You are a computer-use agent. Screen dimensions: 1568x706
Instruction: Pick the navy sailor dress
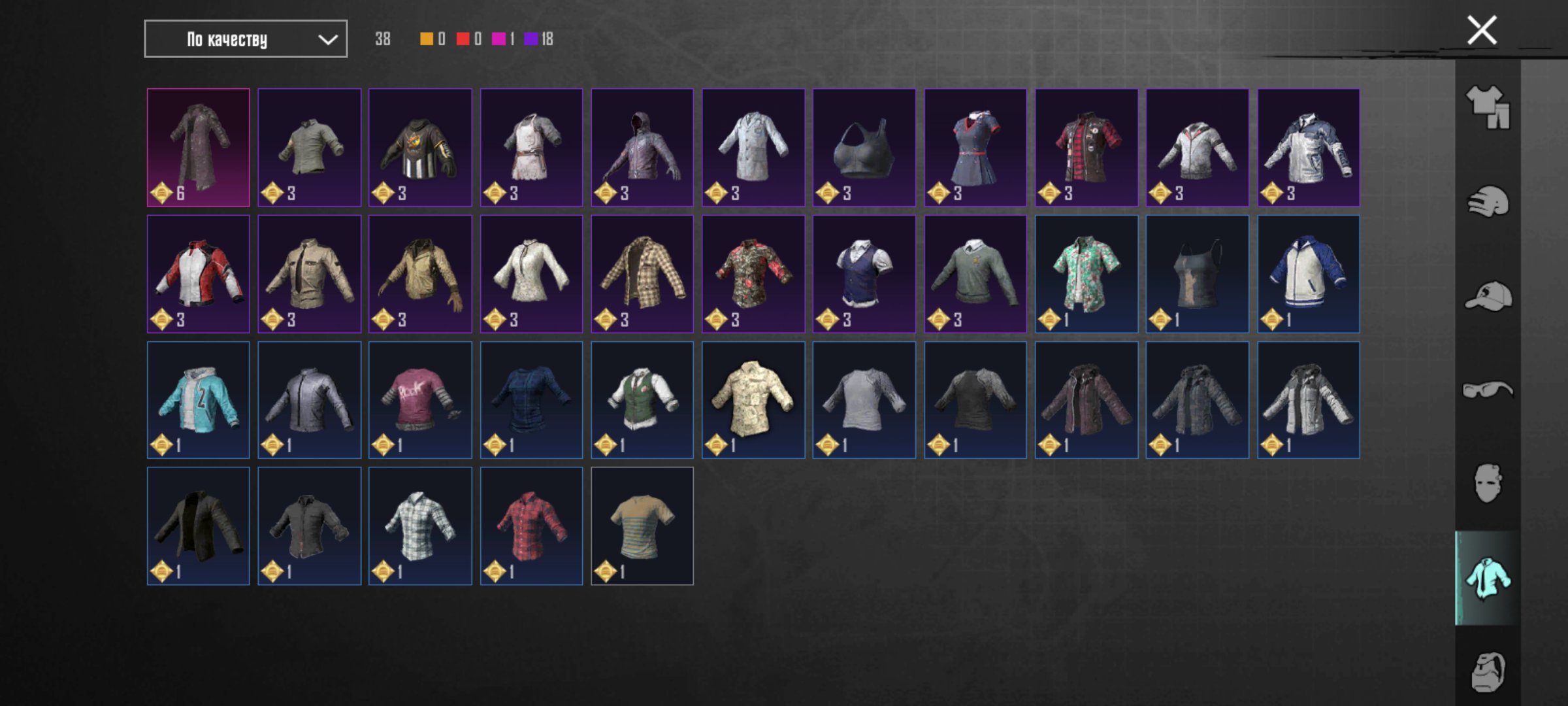point(975,147)
